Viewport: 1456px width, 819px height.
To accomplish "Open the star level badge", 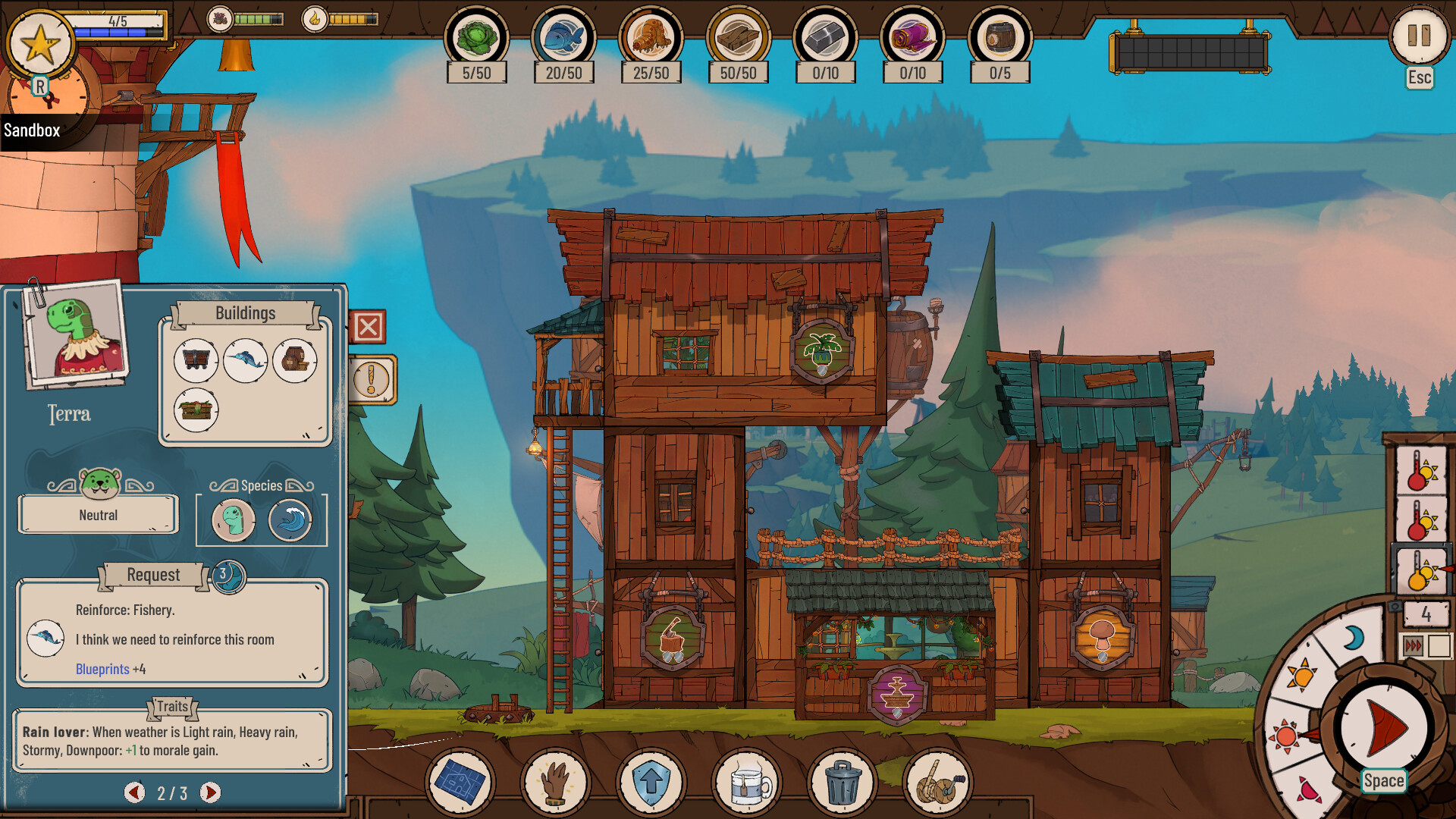I will (x=40, y=44).
